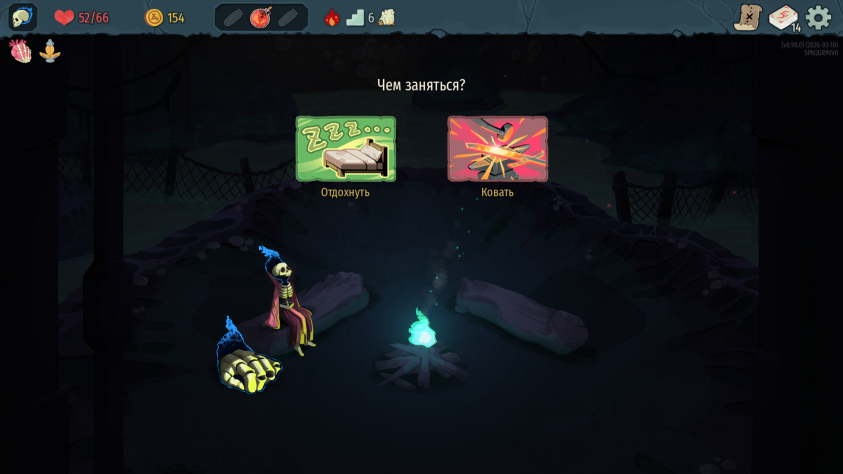Select the red potion in potion slots
This screenshot has height=474, width=843.
click(261, 17)
